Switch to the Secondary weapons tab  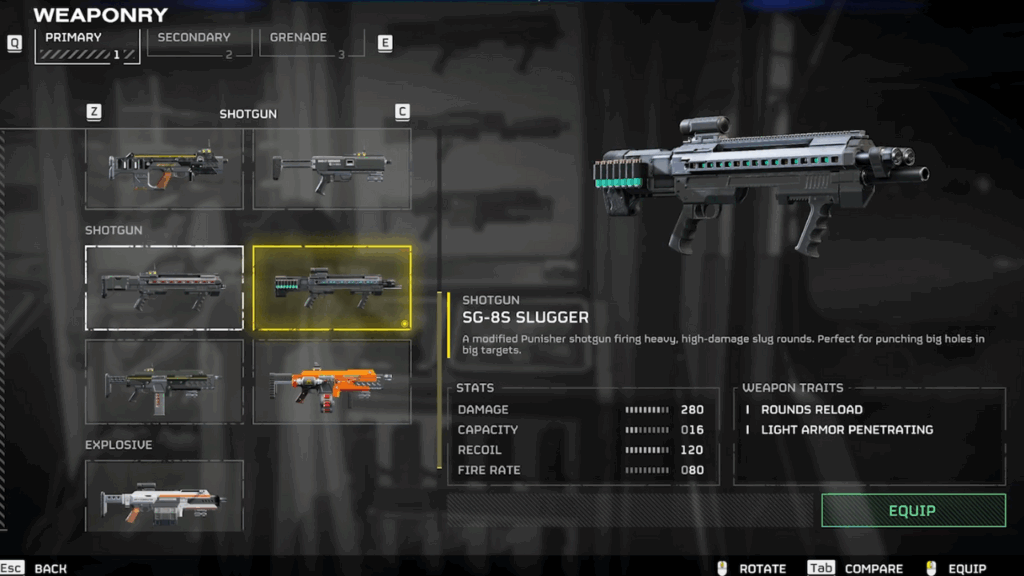[x=199, y=43]
